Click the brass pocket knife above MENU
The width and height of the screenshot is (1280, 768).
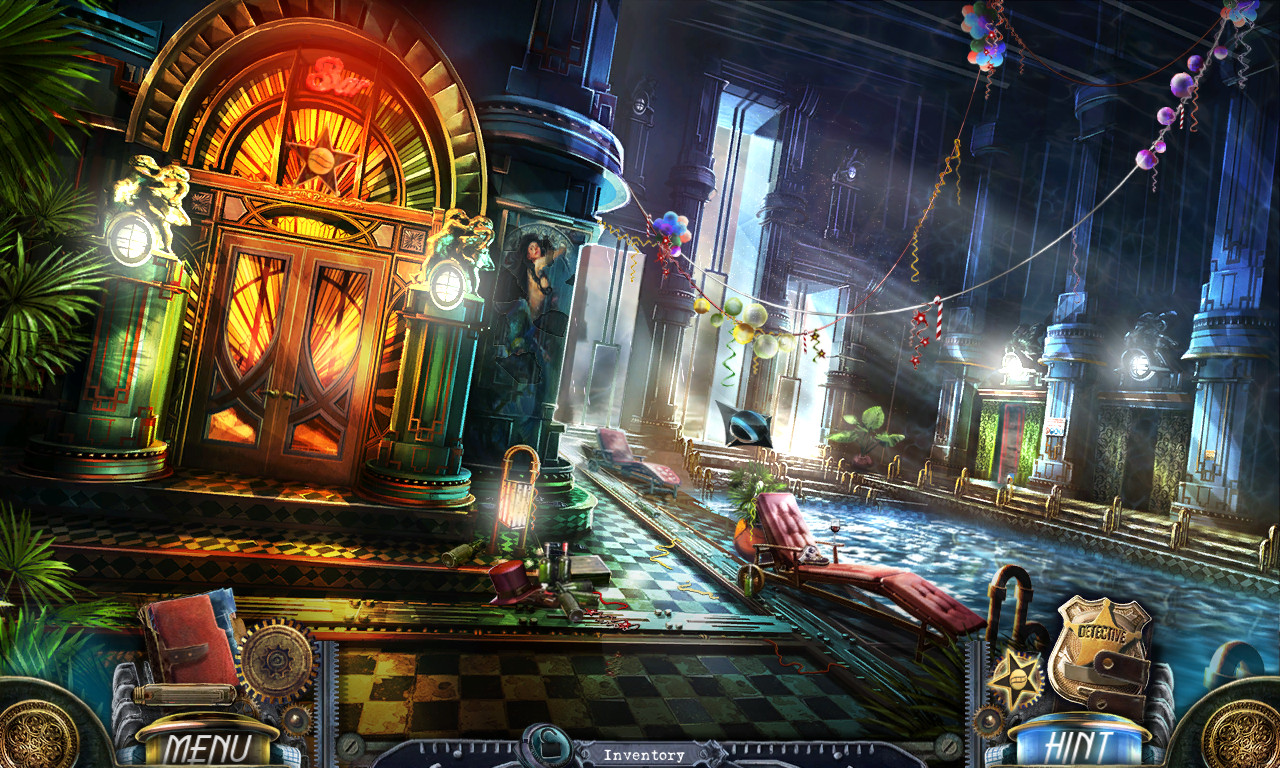coord(183,695)
